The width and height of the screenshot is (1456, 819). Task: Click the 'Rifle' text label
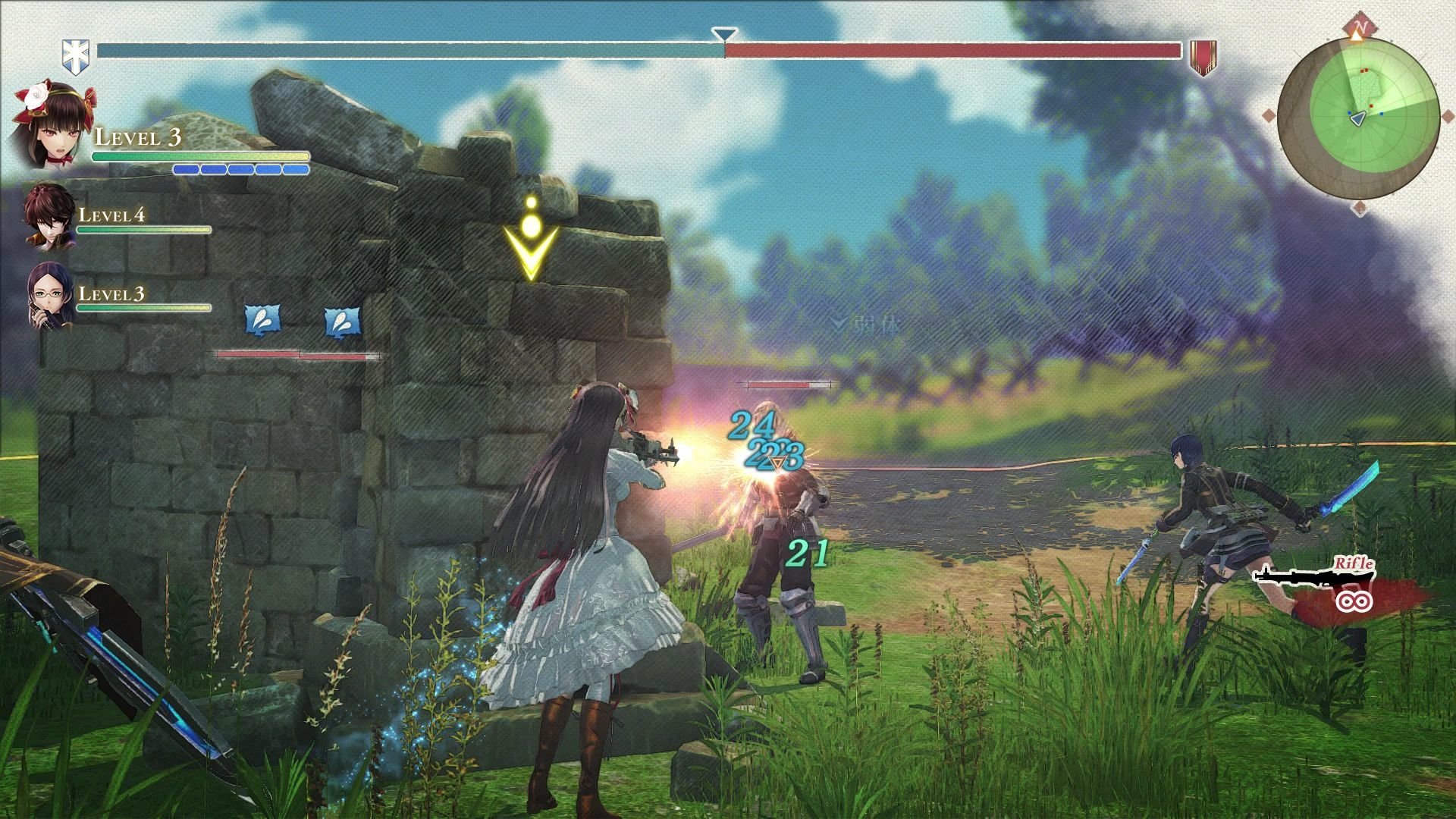tap(1355, 564)
